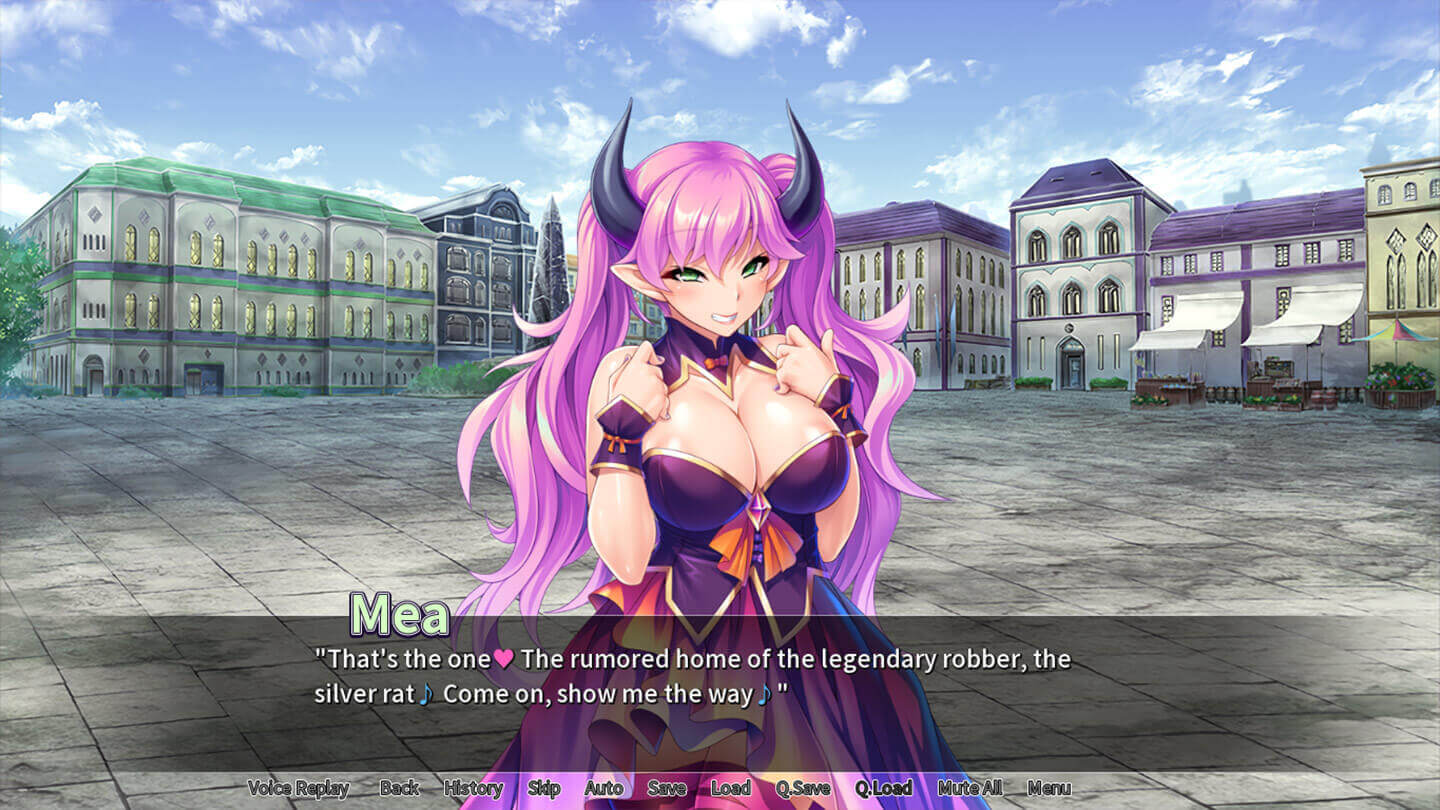Open the Load screen
This screenshot has width=1440, height=810.
[730, 788]
